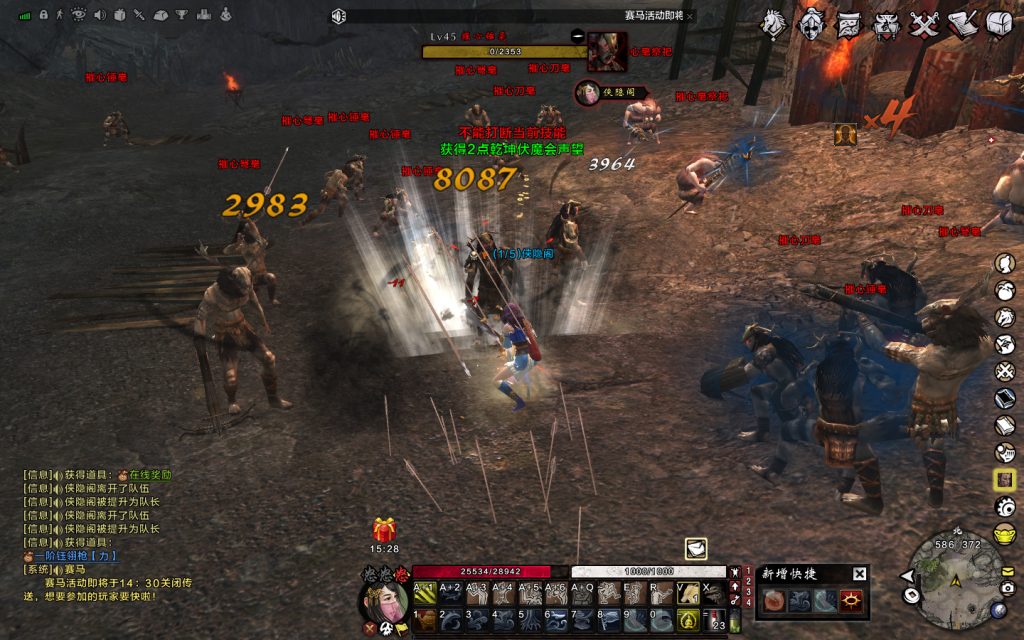Open the treasure chest inventory icon
The image size is (1024, 640).
tap(998, 24)
